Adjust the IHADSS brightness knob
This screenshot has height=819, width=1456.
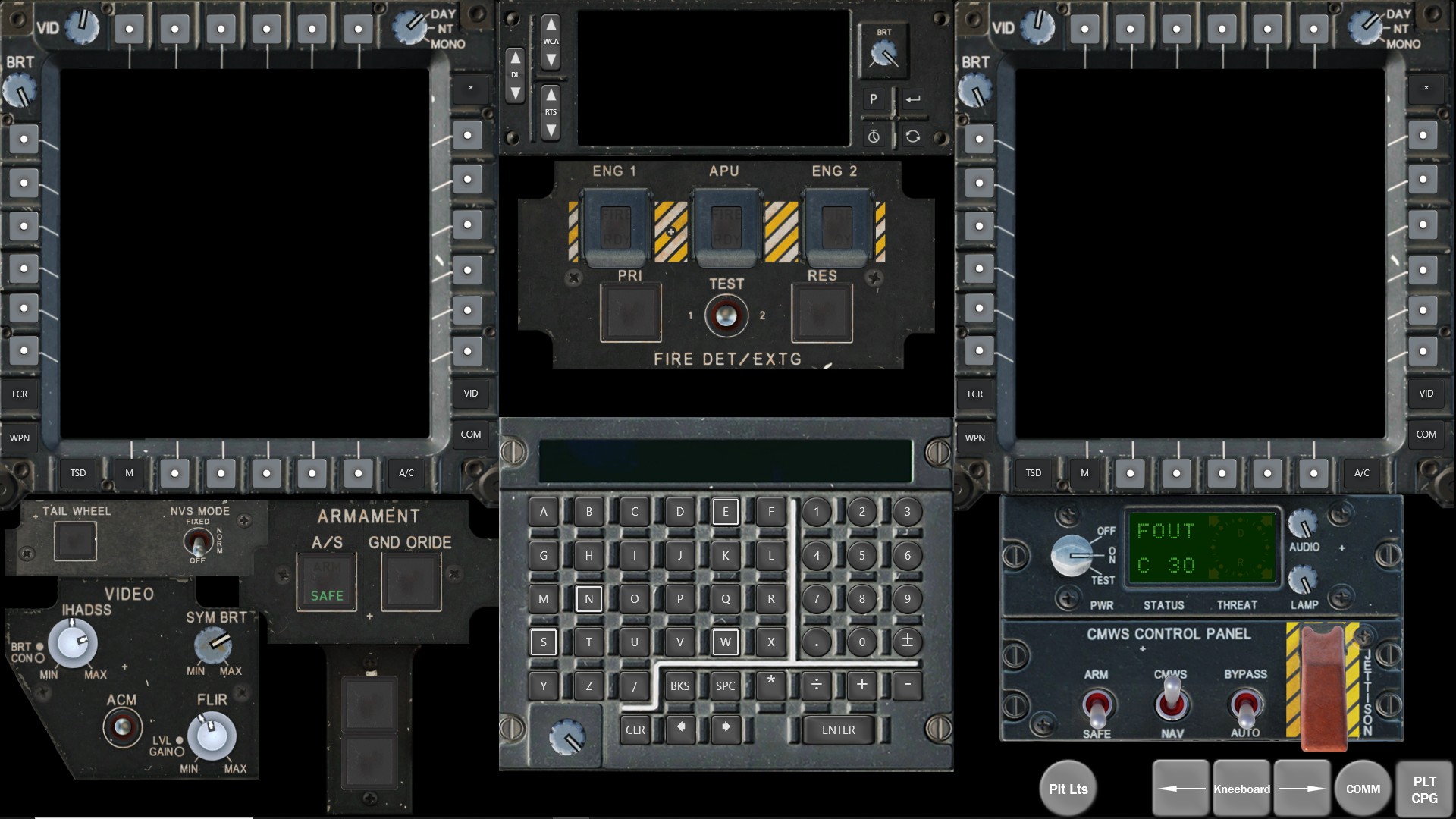(73, 642)
